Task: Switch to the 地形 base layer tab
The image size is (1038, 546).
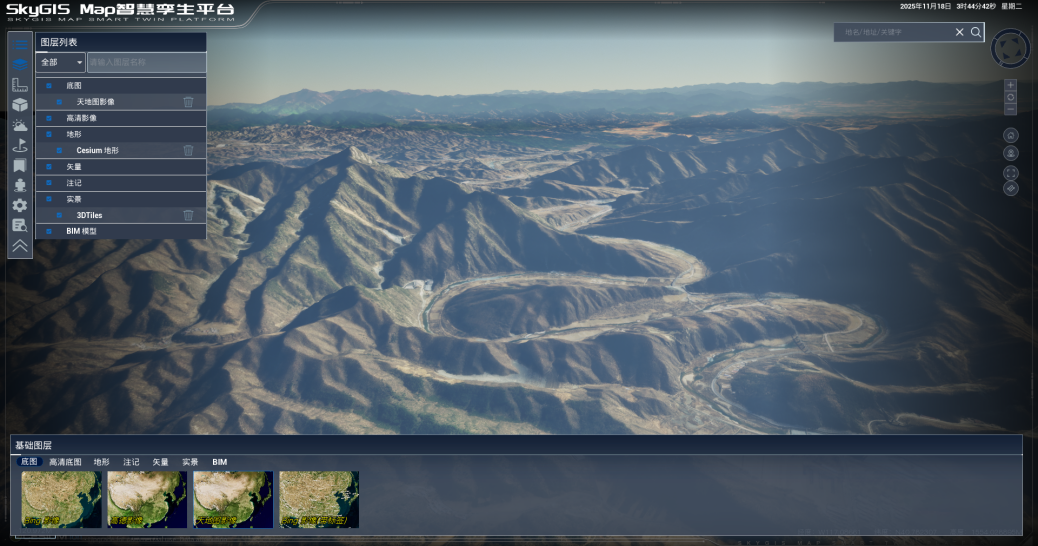Action: click(x=102, y=463)
